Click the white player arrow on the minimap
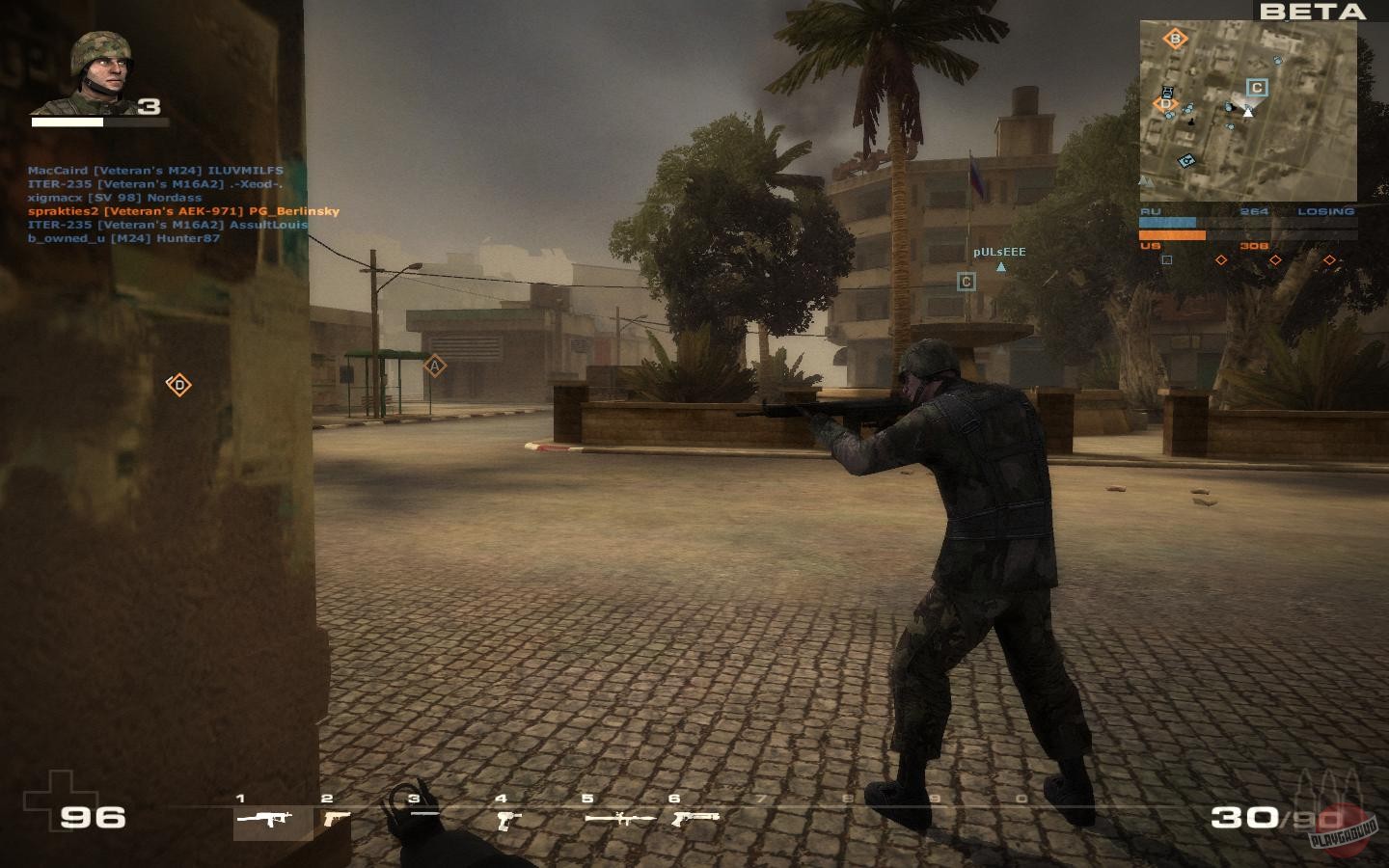Viewport: 1389px width, 868px height. (1248, 113)
